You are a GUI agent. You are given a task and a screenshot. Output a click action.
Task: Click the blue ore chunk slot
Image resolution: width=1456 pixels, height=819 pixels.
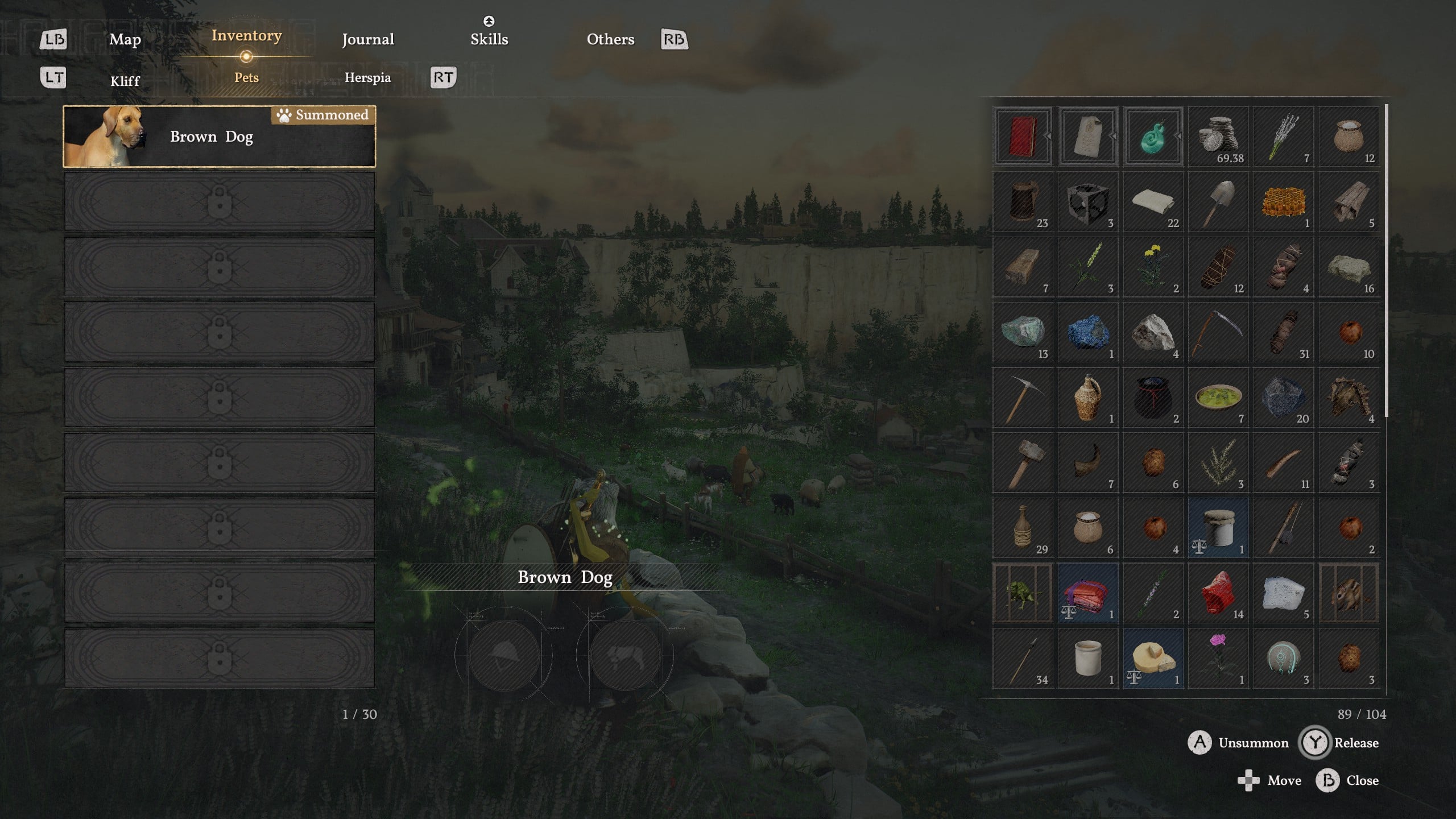click(x=1087, y=332)
